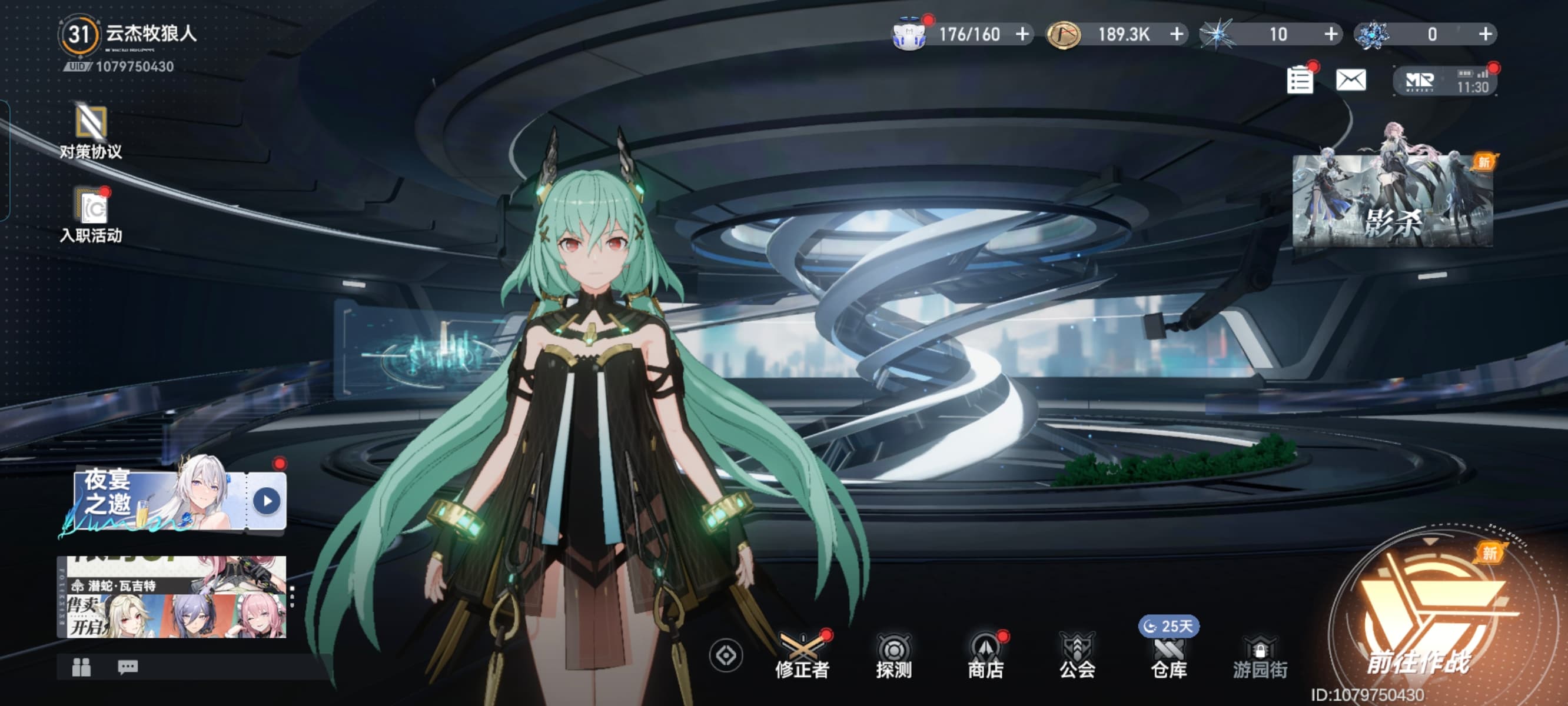Toggle the diamond hide-interface button
This screenshot has width=1568, height=706.
coord(726,655)
